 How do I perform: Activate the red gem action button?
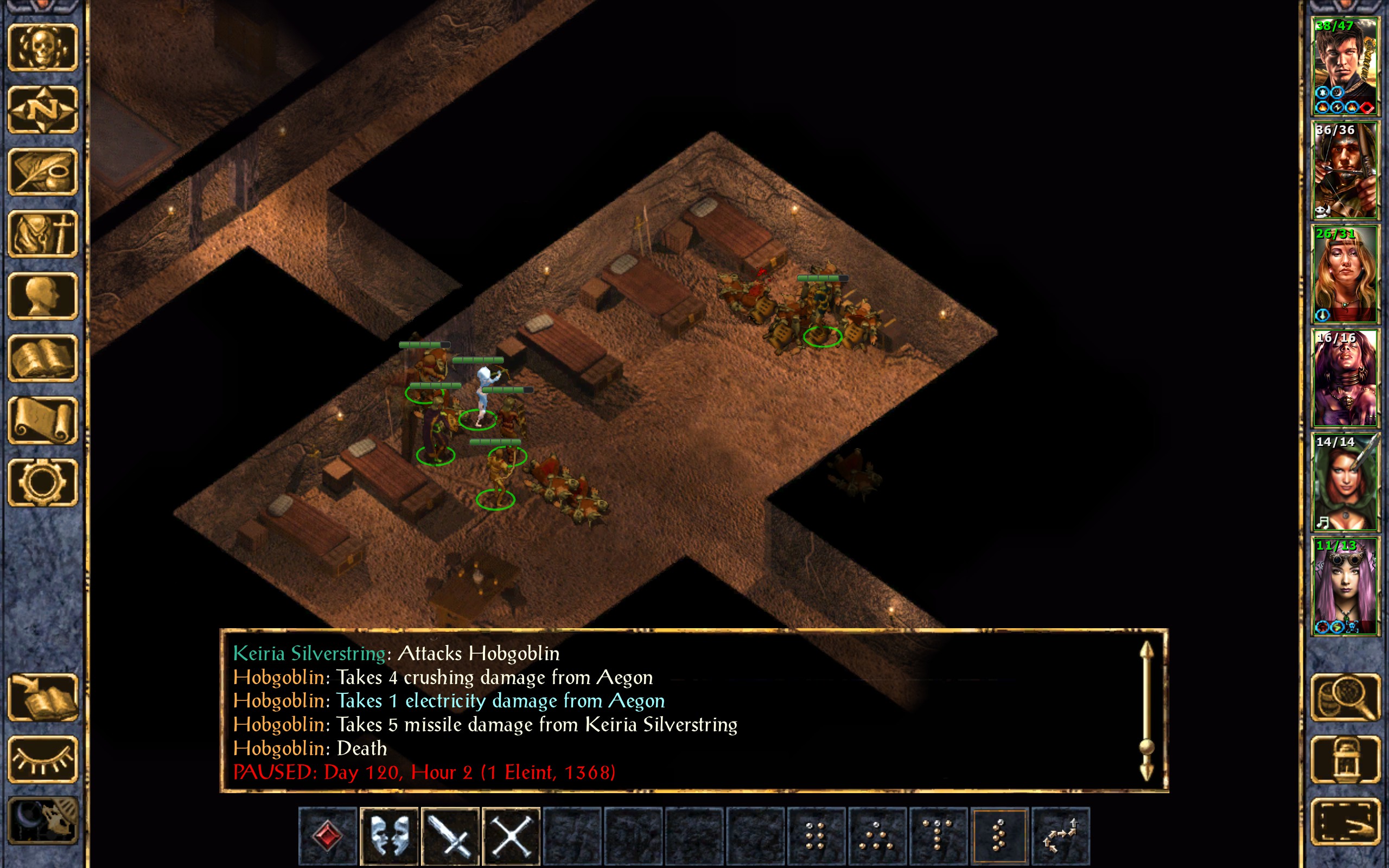pos(328,835)
